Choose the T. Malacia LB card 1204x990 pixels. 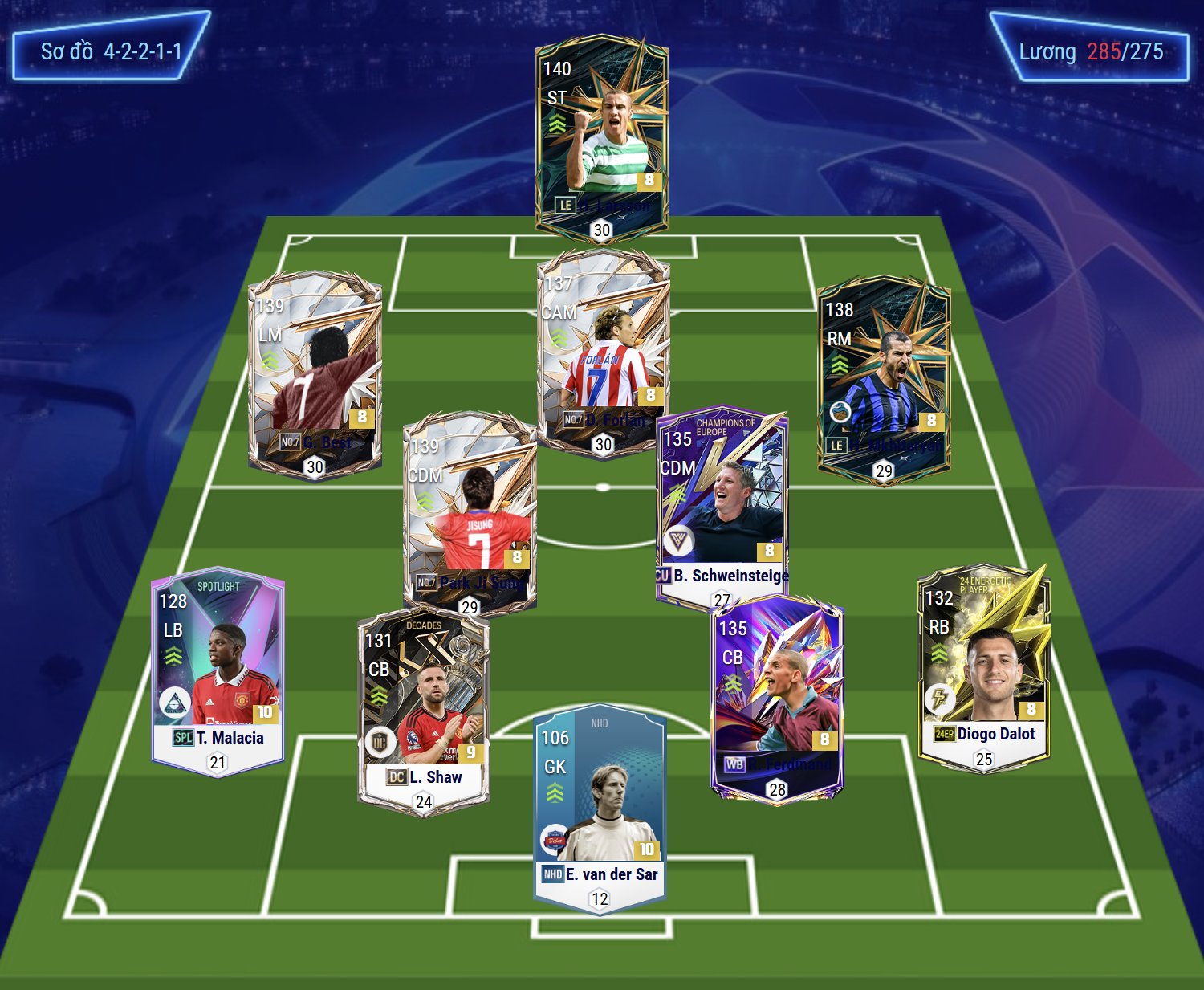pyautogui.click(x=218, y=670)
